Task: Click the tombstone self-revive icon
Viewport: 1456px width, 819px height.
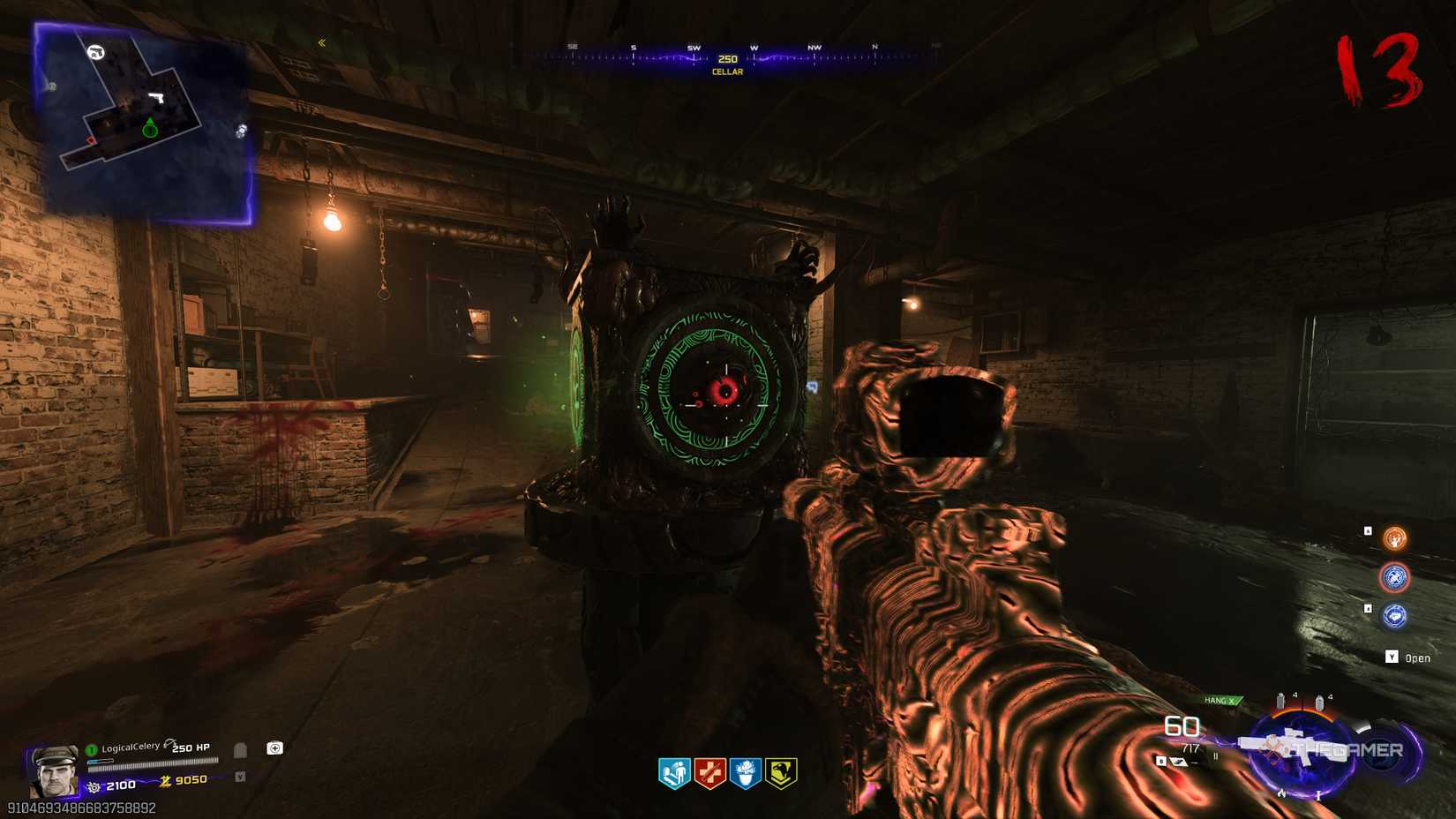Action: 240,751
